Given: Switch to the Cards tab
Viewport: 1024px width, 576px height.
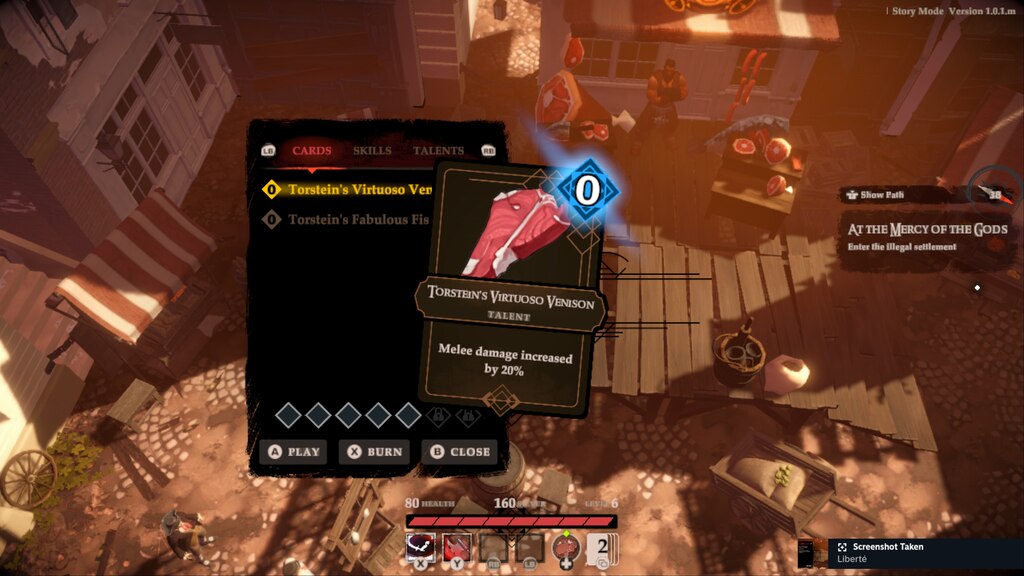Looking at the screenshot, I should 312,151.
